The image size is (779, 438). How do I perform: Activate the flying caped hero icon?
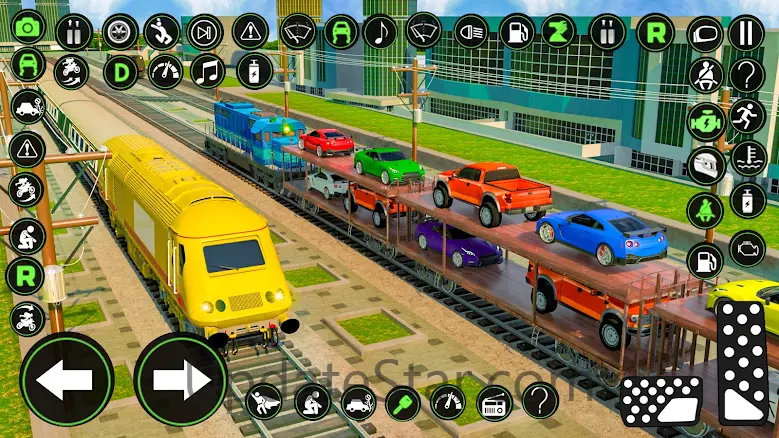tap(263, 403)
